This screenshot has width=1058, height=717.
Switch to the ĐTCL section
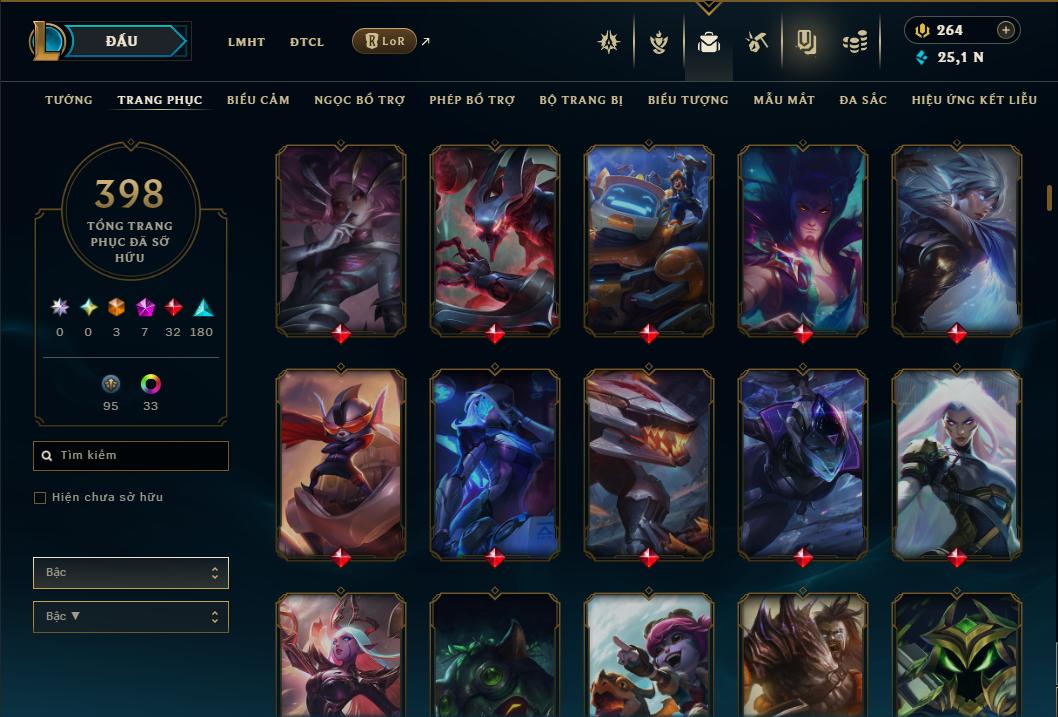[307, 42]
